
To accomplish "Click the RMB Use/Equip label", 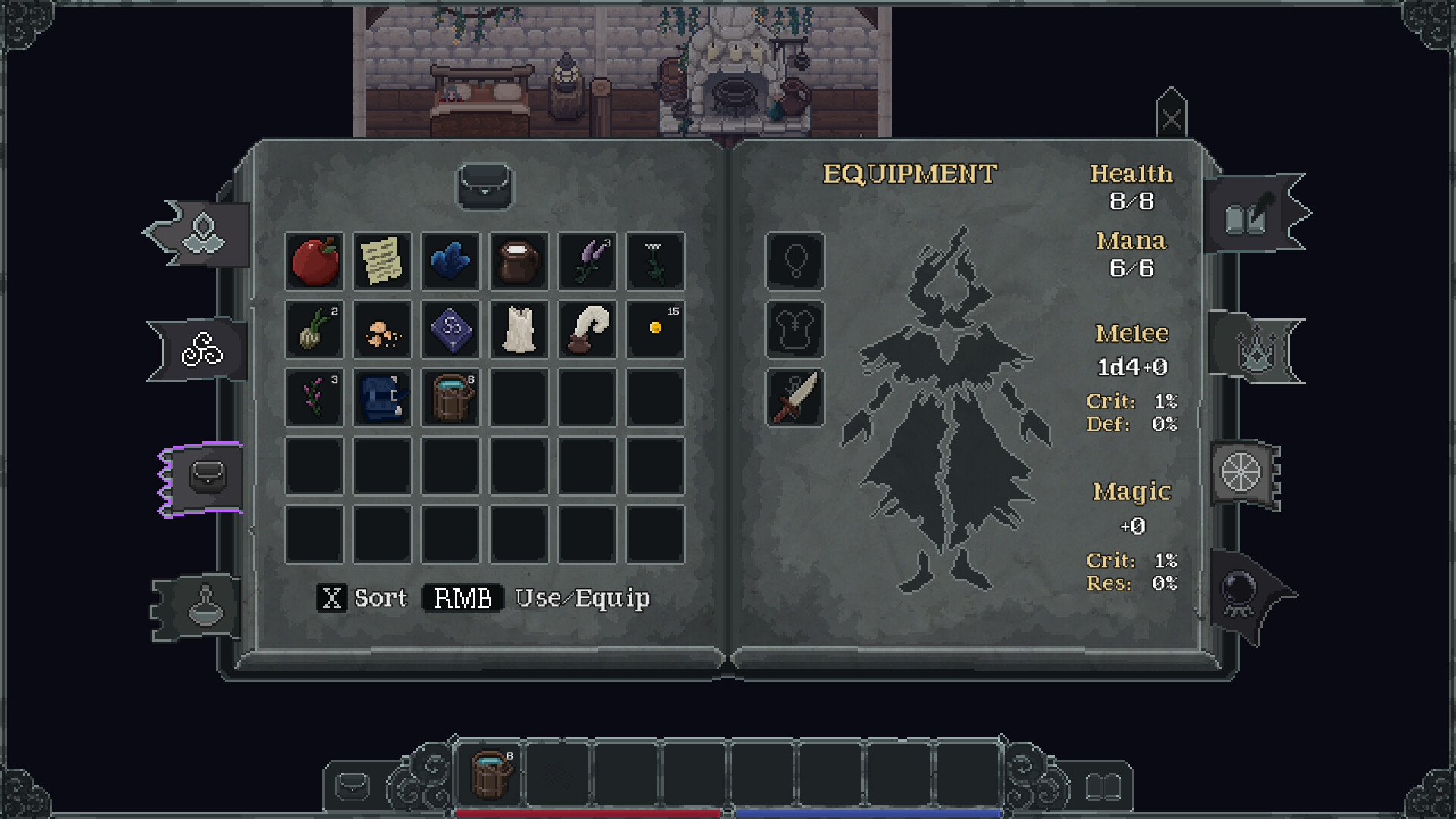I will (539, 598).
